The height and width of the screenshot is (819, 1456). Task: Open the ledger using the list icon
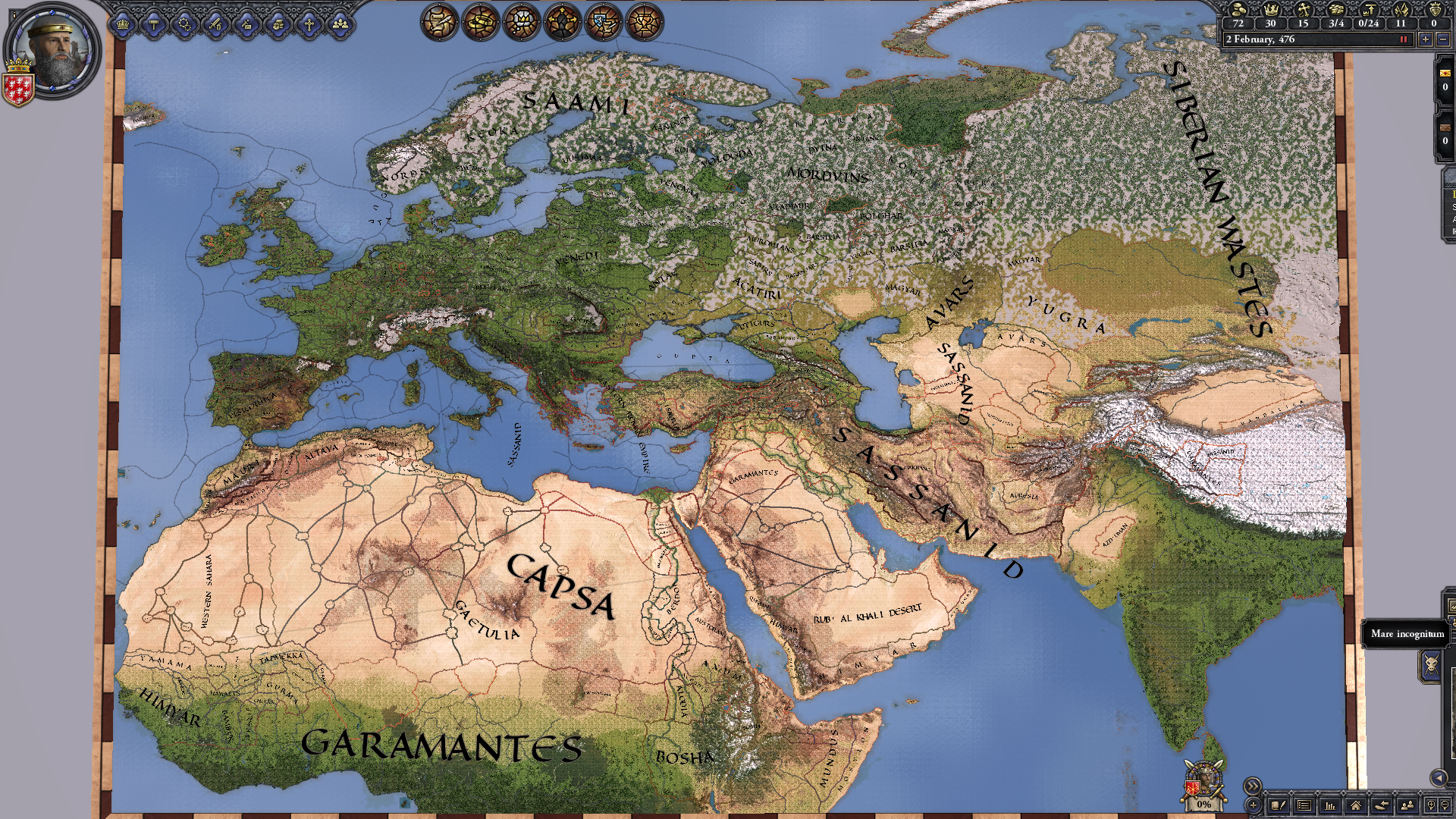point(1304,805)
